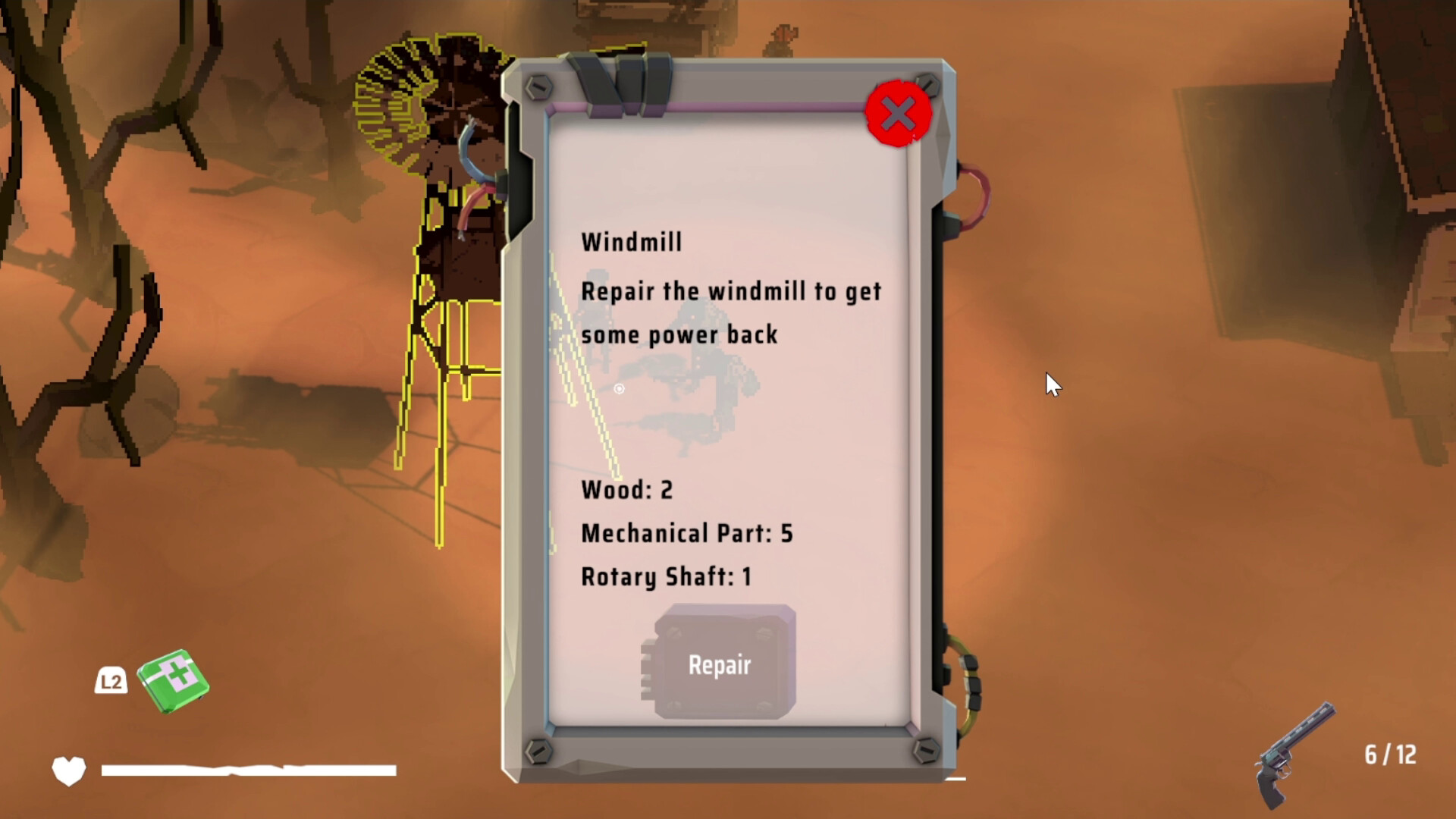Click the green cross on the medkit
Screen dimensions: 1456x819
(176, 675)
